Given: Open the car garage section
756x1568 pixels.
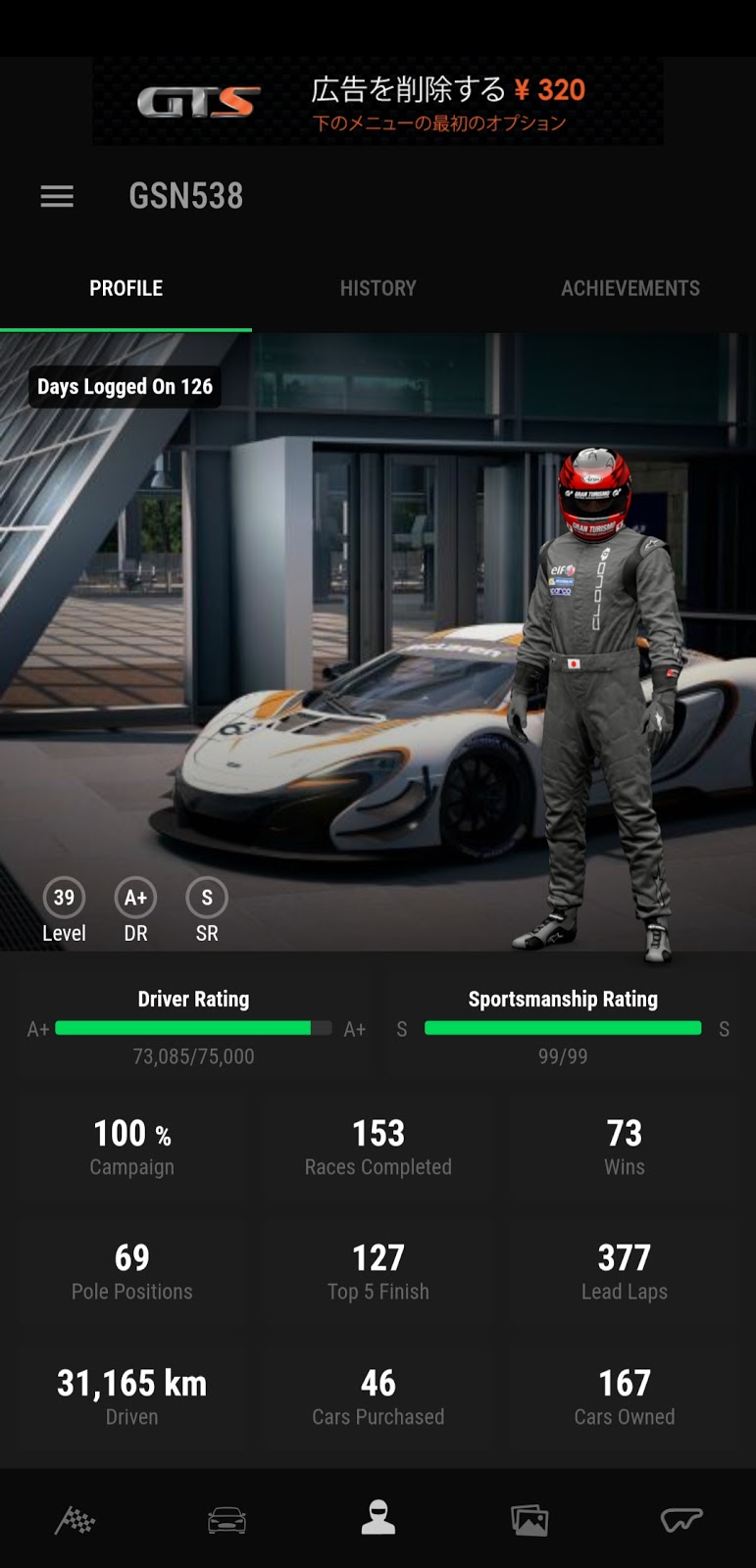Looking at the screenshot, I should pos(227,1520).
